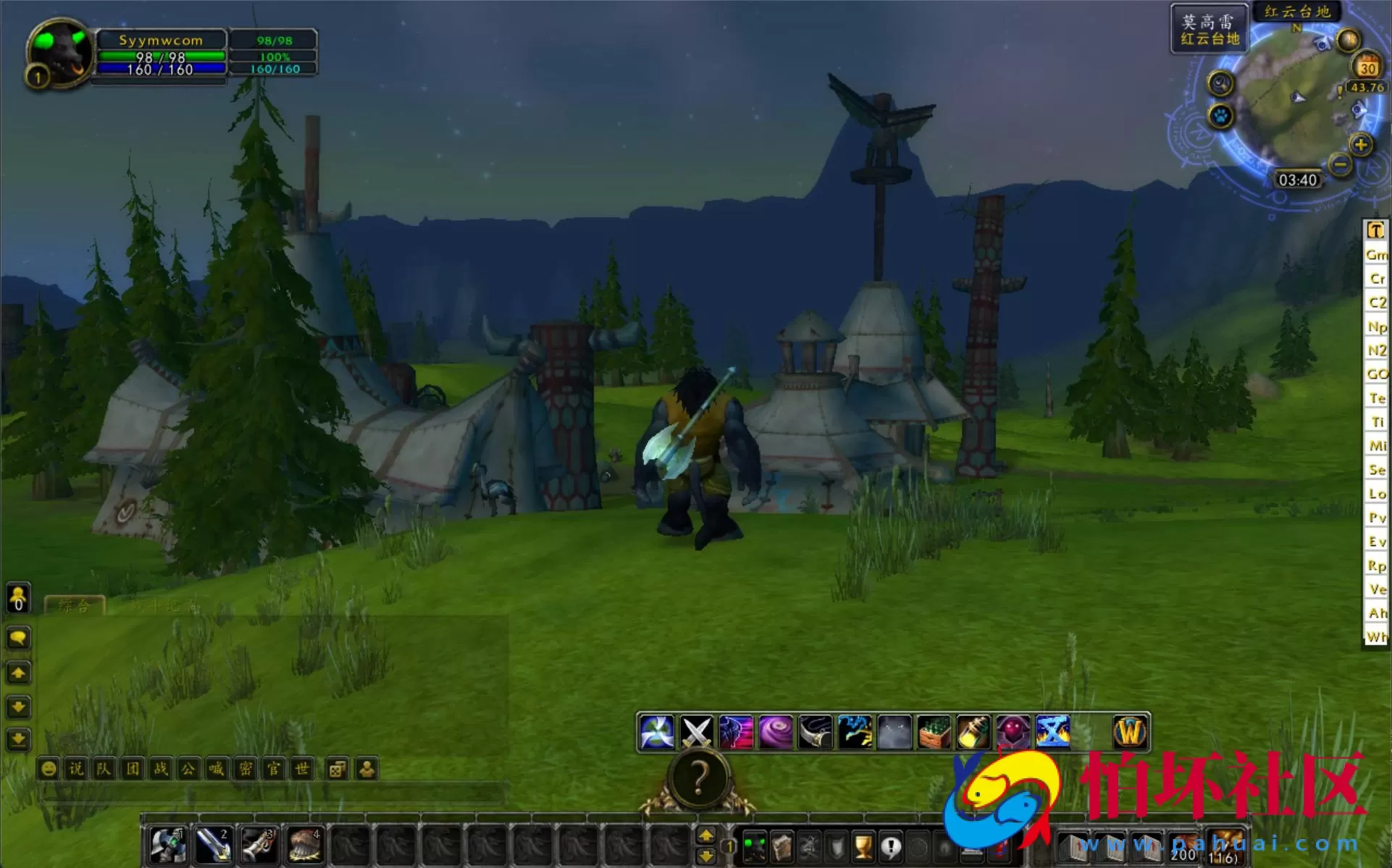Toggle the 密 whisper chat channel
Image resolution: width=1392 pixels, height=868 pixels.
pos(245,769)
